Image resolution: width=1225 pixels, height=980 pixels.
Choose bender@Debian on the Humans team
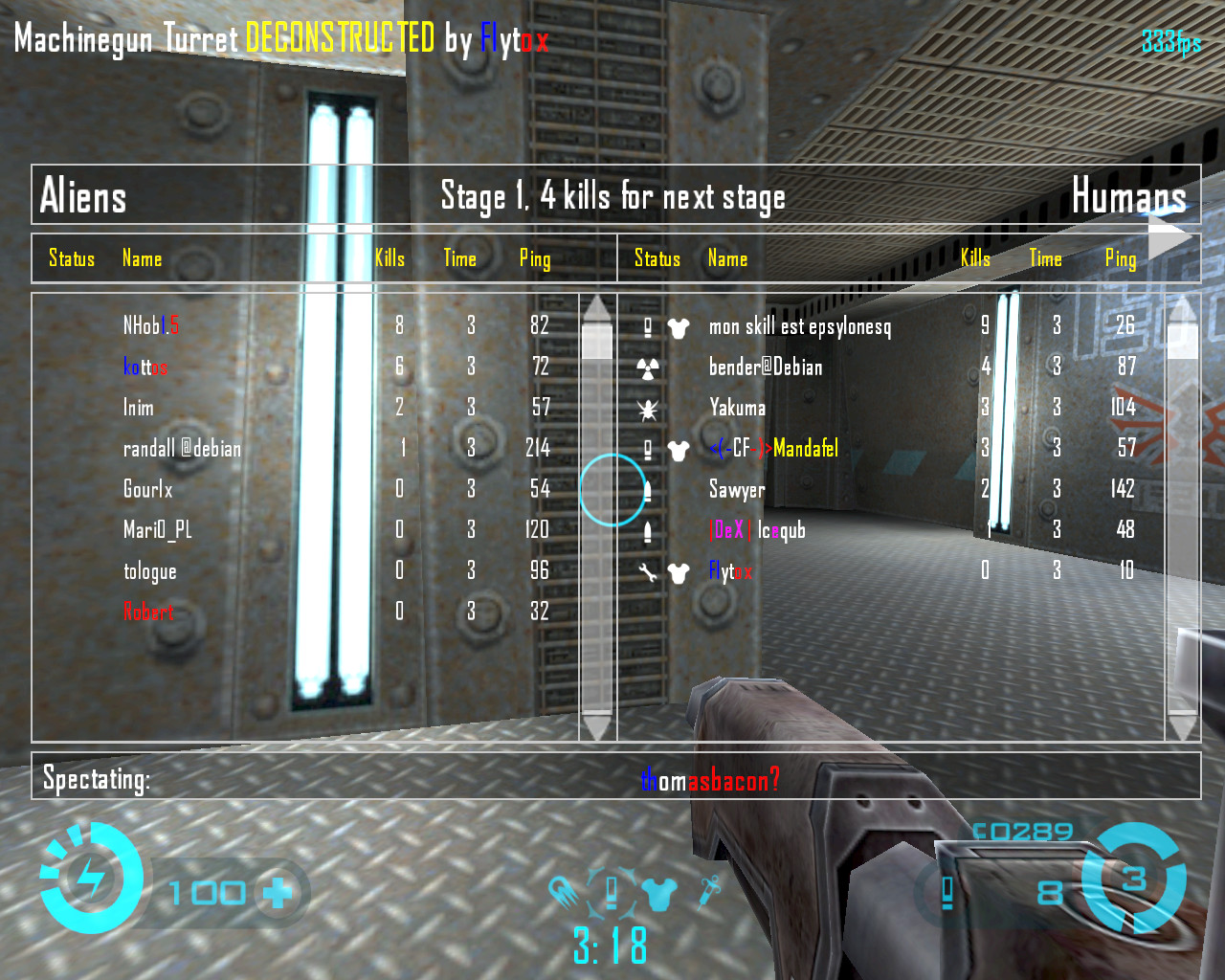(x=766, y=367)
